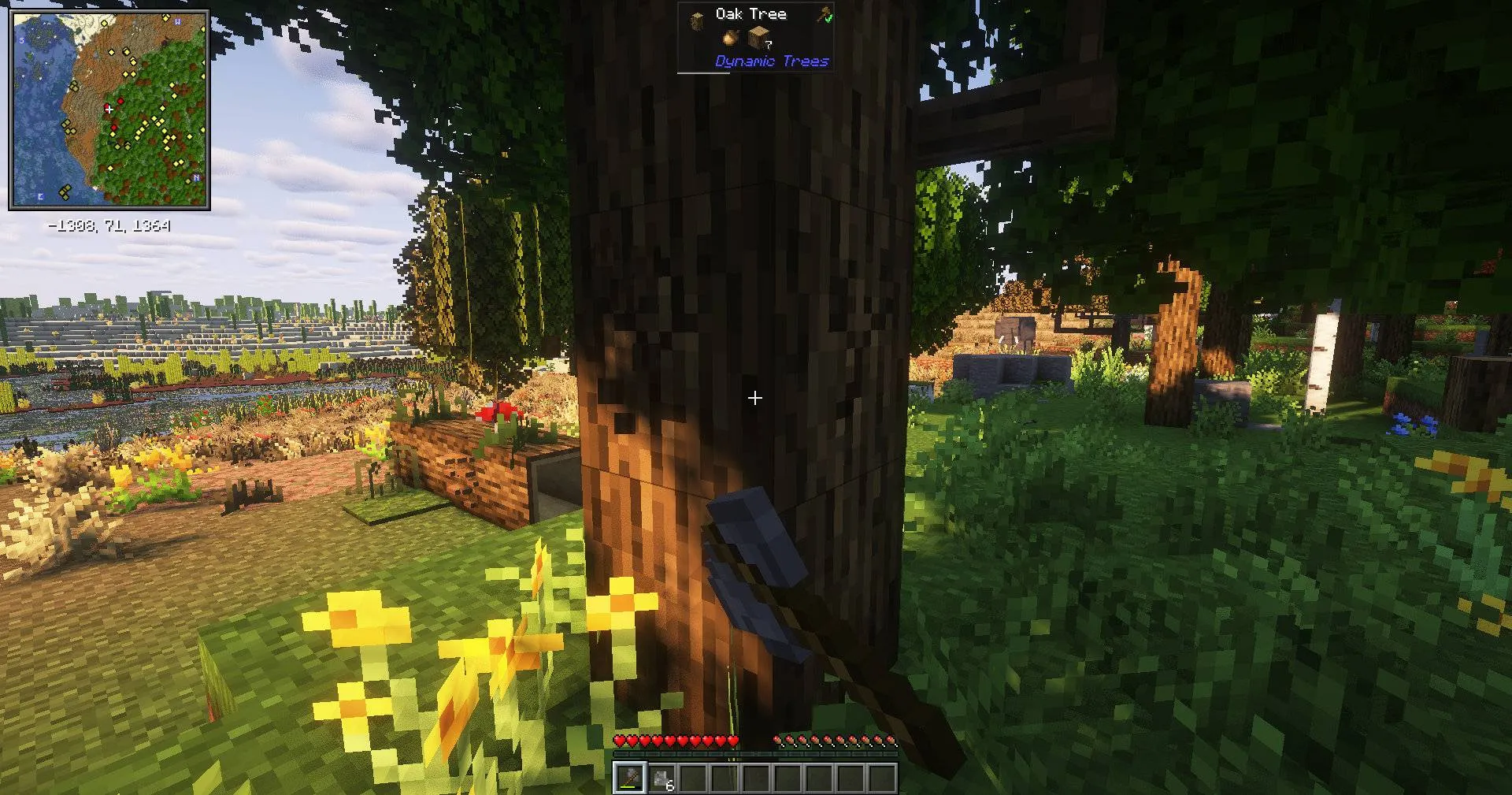The image size is (1512, 795).
Task: Click the Oak Tree tooltip title
Action: pyautogui.click(x=750, y=13)
